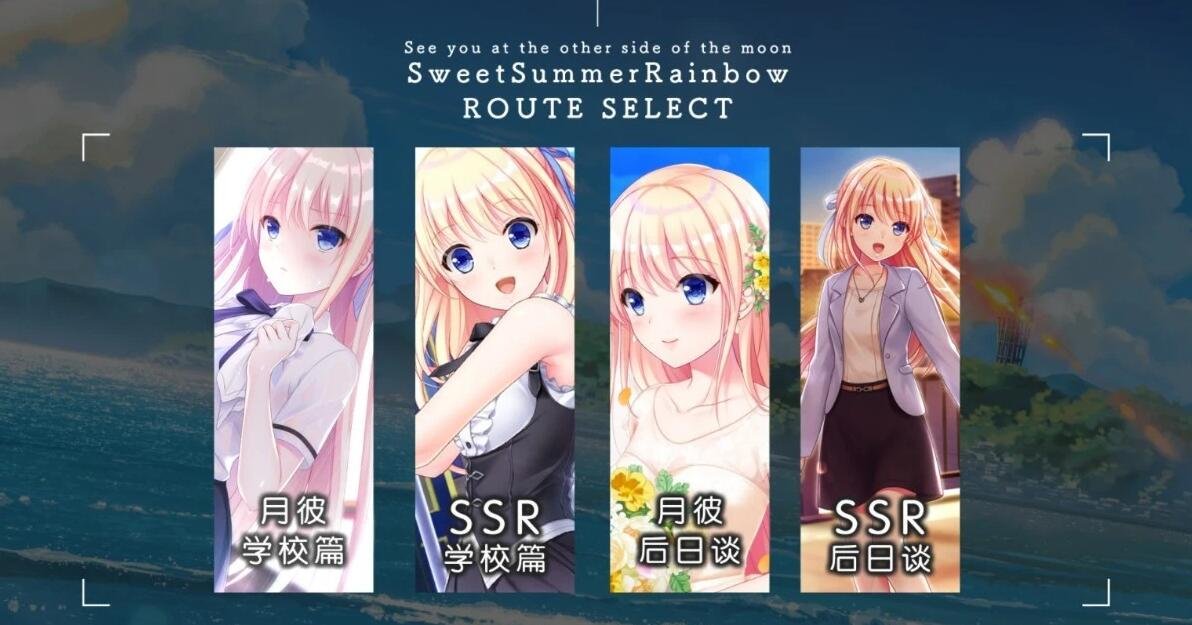The width and height of the screenshot is (1192, 625).
Task: Start the SSR 后日谈 route panel
Action: point(879,369)
